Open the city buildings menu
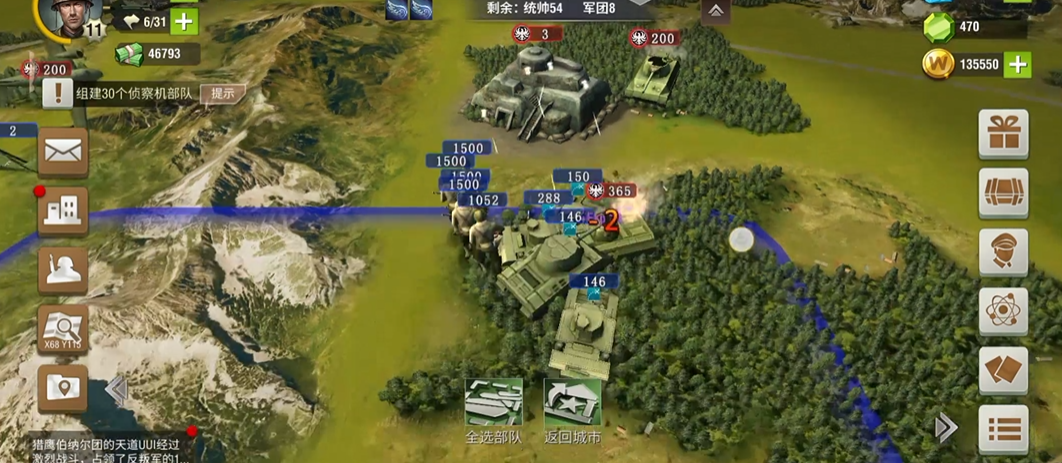 click(62, 210)
